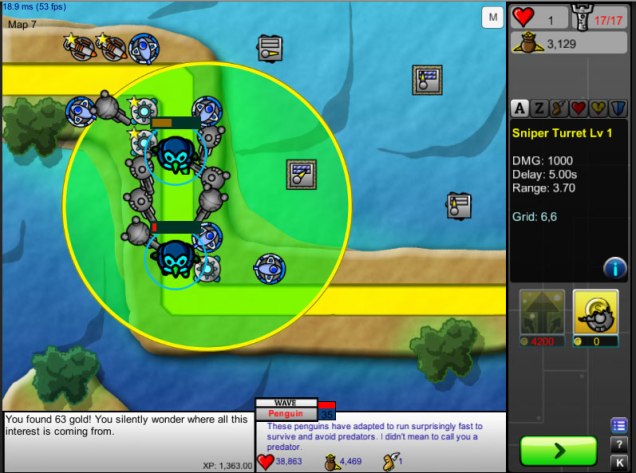Show the Sniper Turret info
This screenshot has height=473, width=636.
[614, 267]
